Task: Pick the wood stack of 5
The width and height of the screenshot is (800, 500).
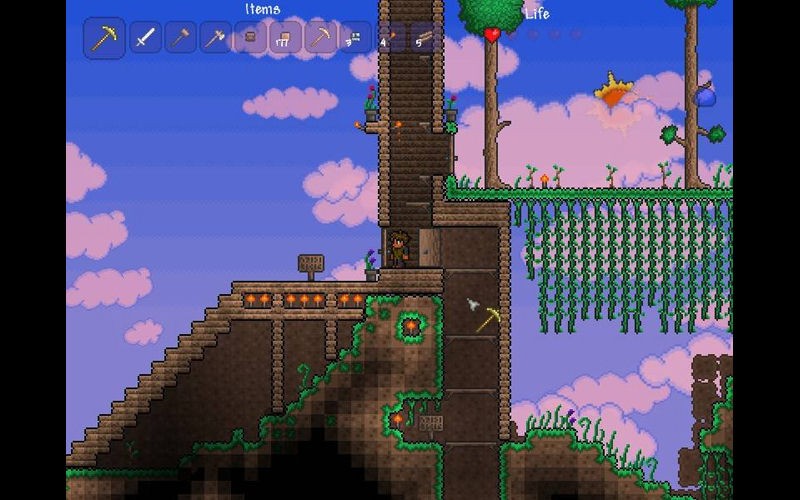Action: [x=424, y=38]
